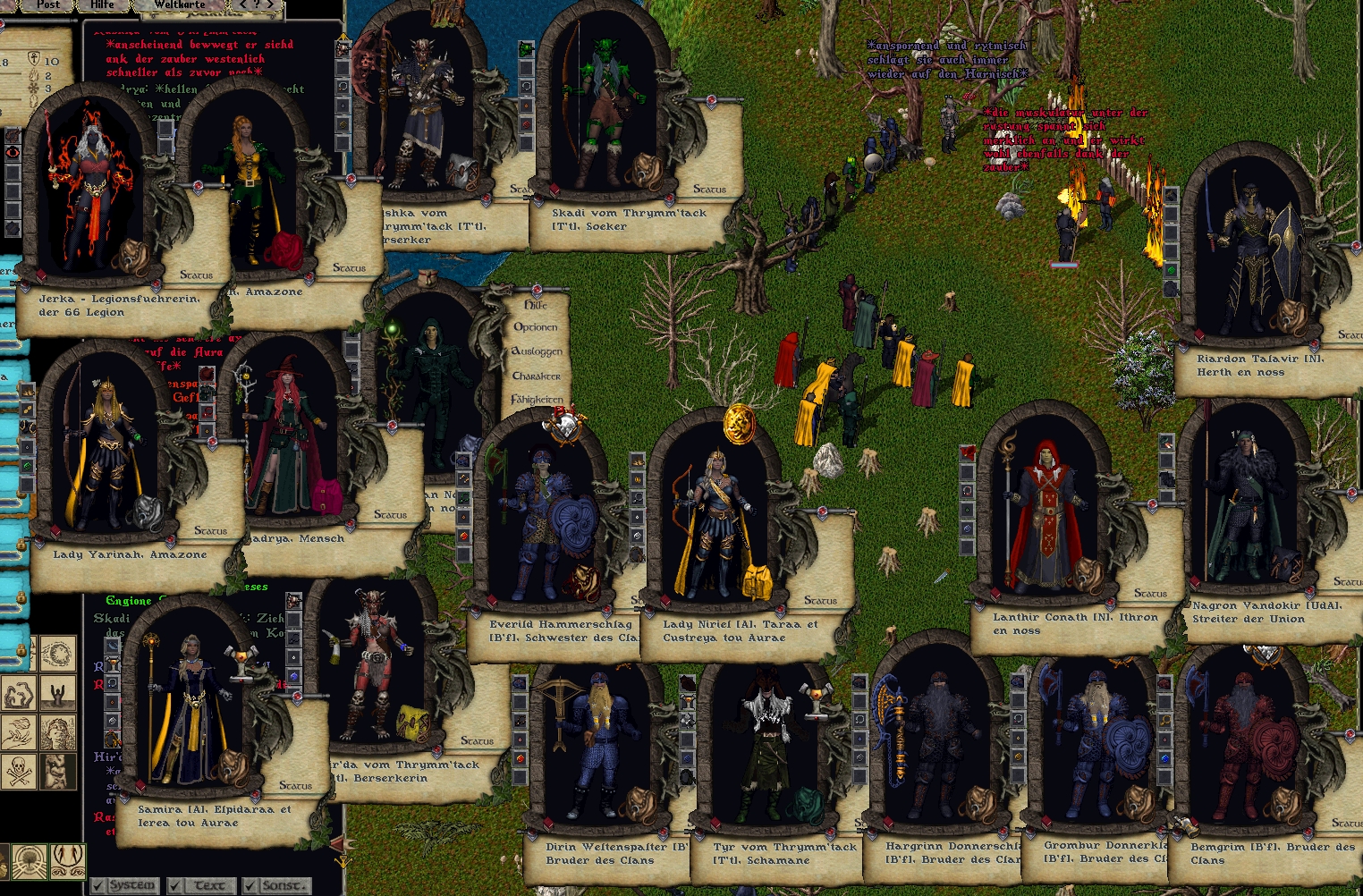Click the red eye slot beside Jerka

pyautogui.click(x=13, y=152)
